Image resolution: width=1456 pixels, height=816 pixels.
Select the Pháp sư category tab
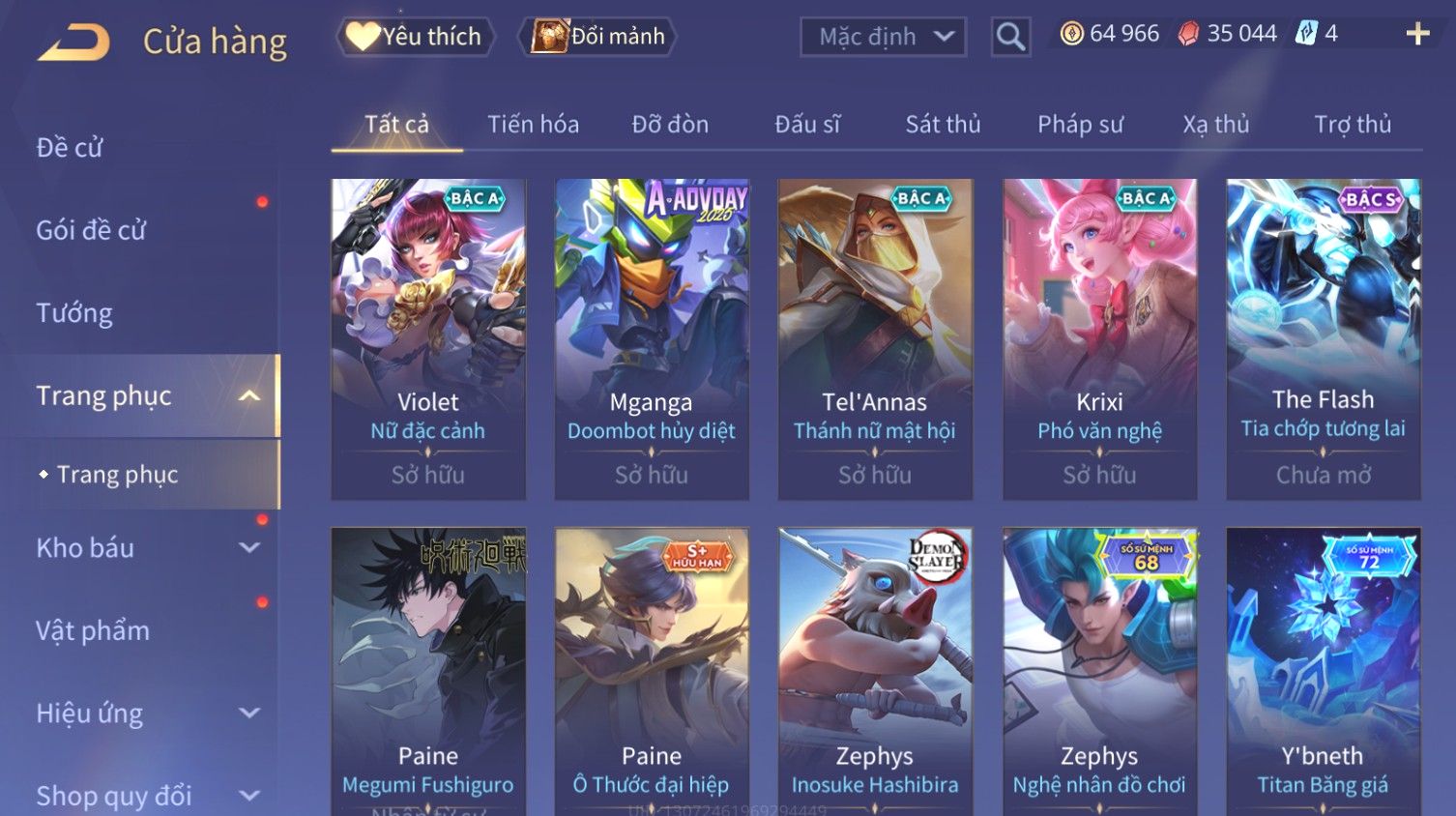click(x=1080, y=125)
